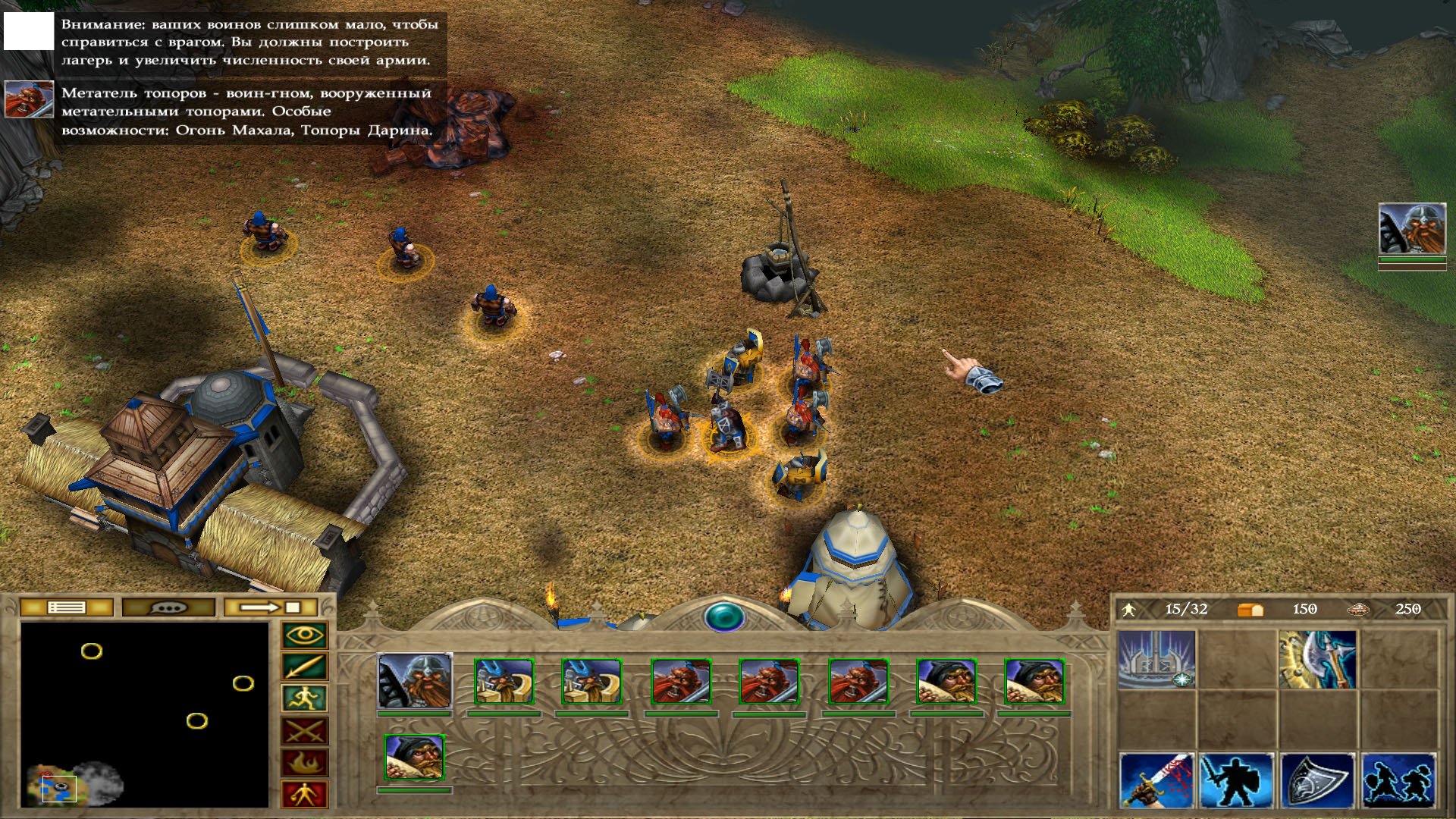The height and width of the screenshot is (819, 1456).
Task: Select the green arrow attack command
Action: [305, 667]
